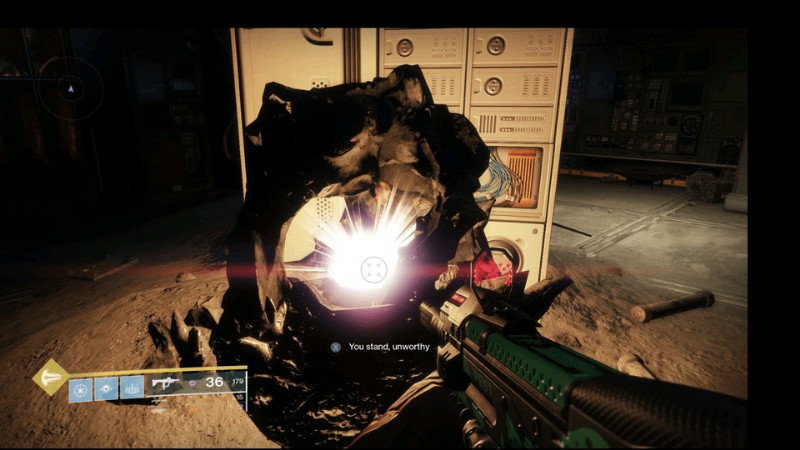
Task: Activate the yellow diamond super ability icon
Action: (50, 377)
